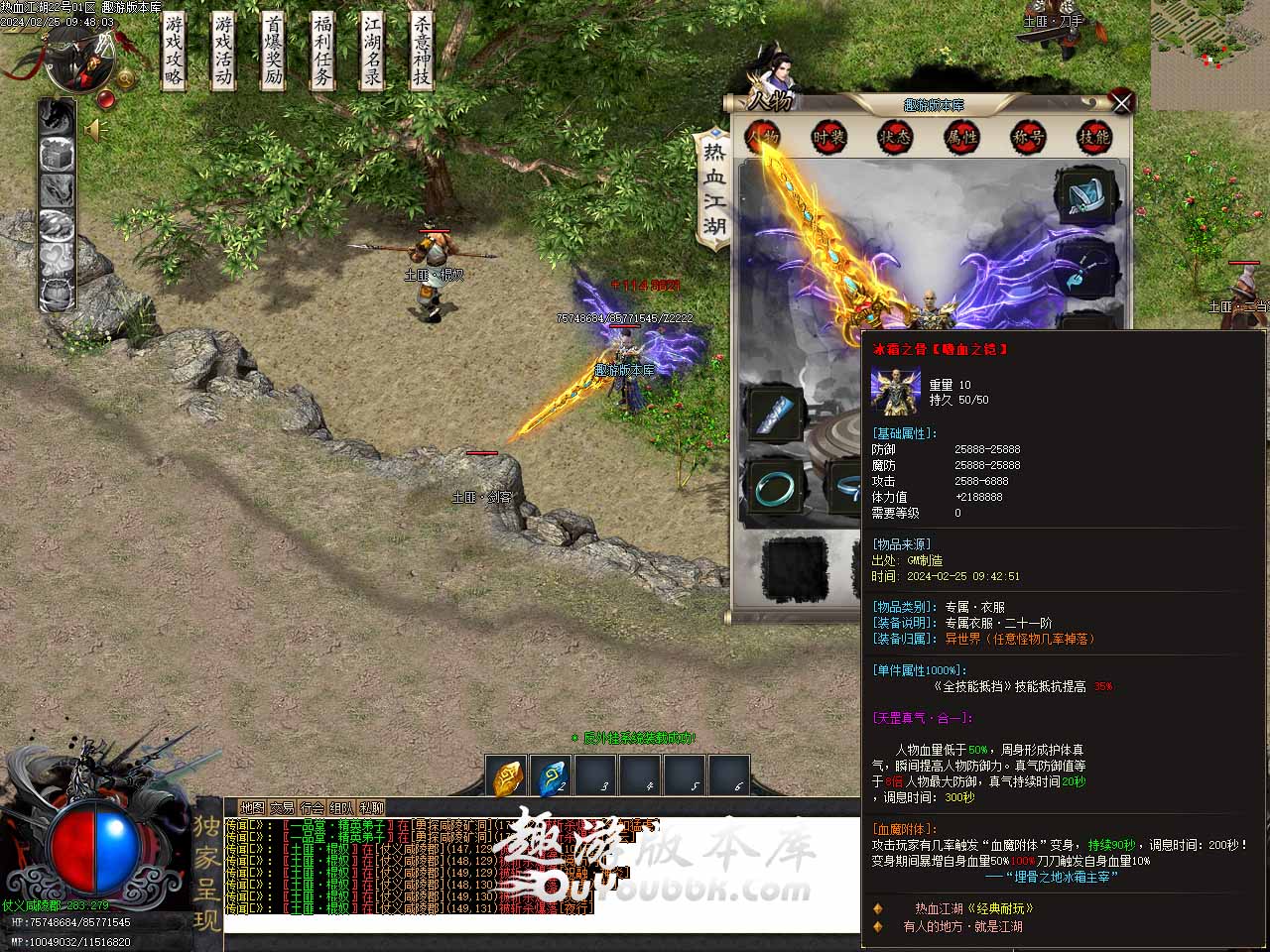Image resolution: width=1270 pixels, height=952 pixels.
Task: Select the equipped jade ring slot
Action: [x=774, y=488]
